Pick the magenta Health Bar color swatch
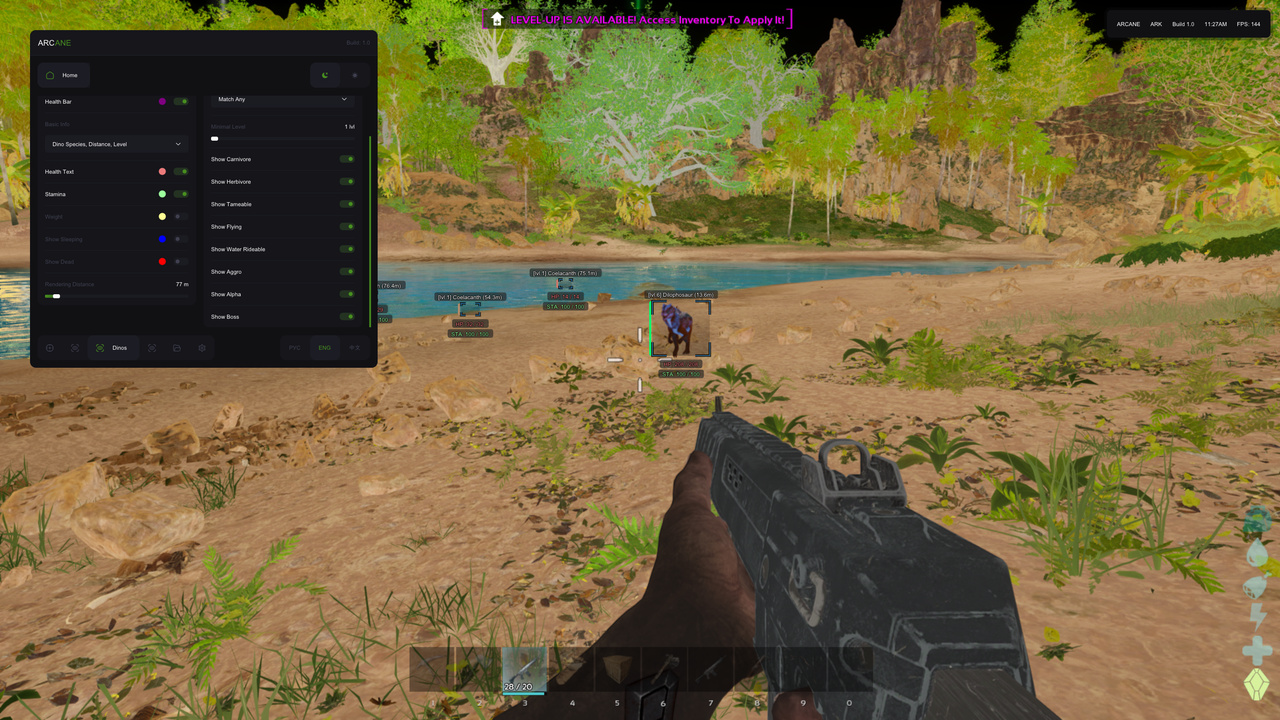Image resolution: width=1280 pixels, height=720 pixels. pyautogui.click(x=163, y=101)
